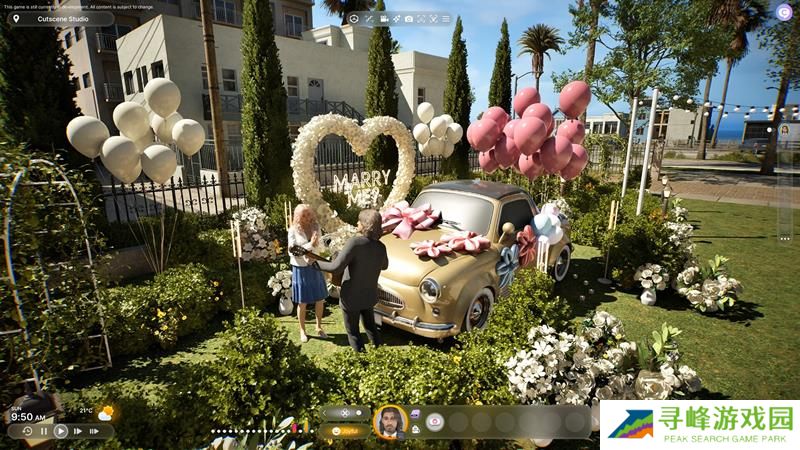Select the bearded character portrait

[x=389, y=421]
